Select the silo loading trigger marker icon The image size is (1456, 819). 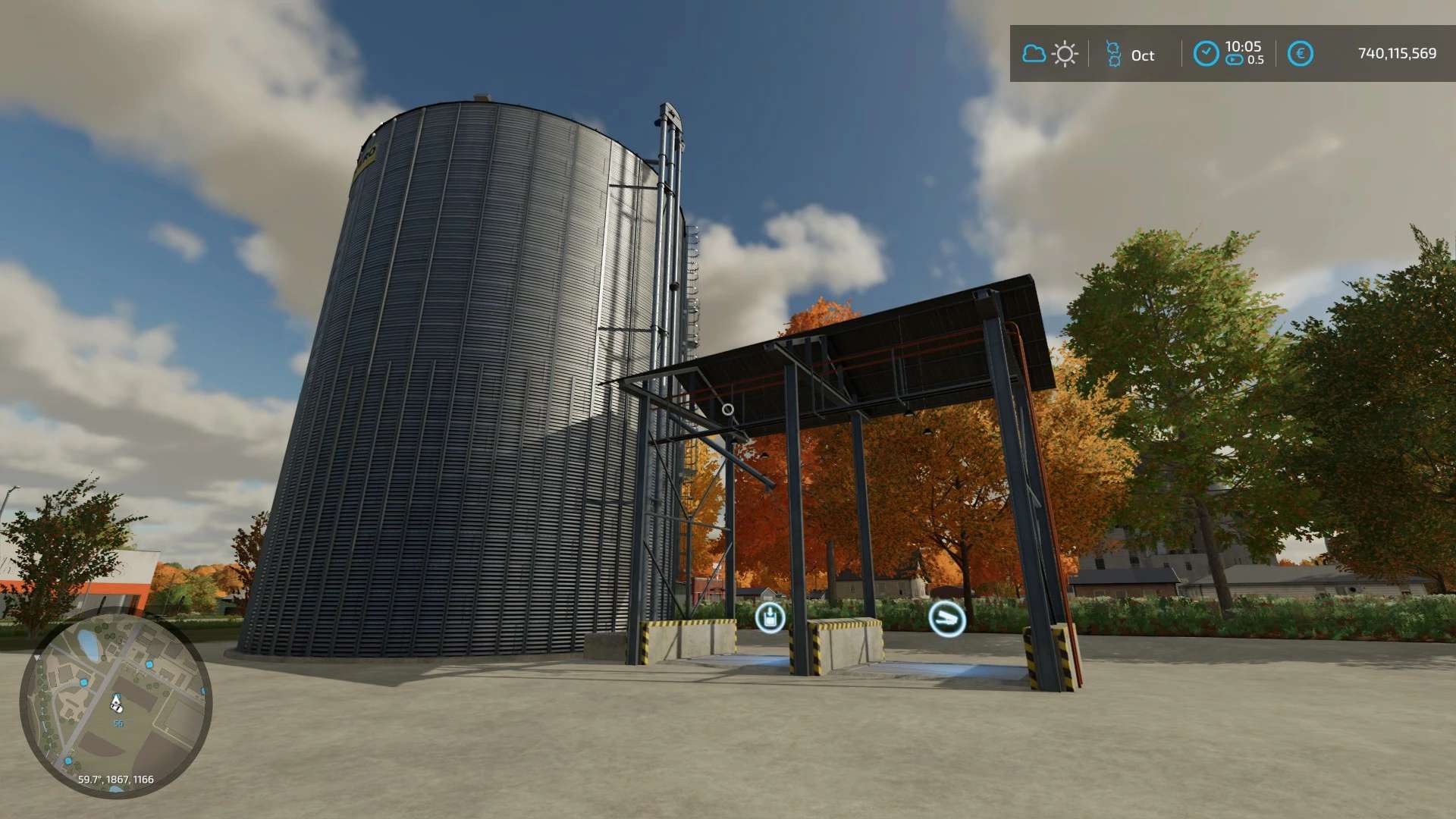pyautogui.click(x=770, y=617)
